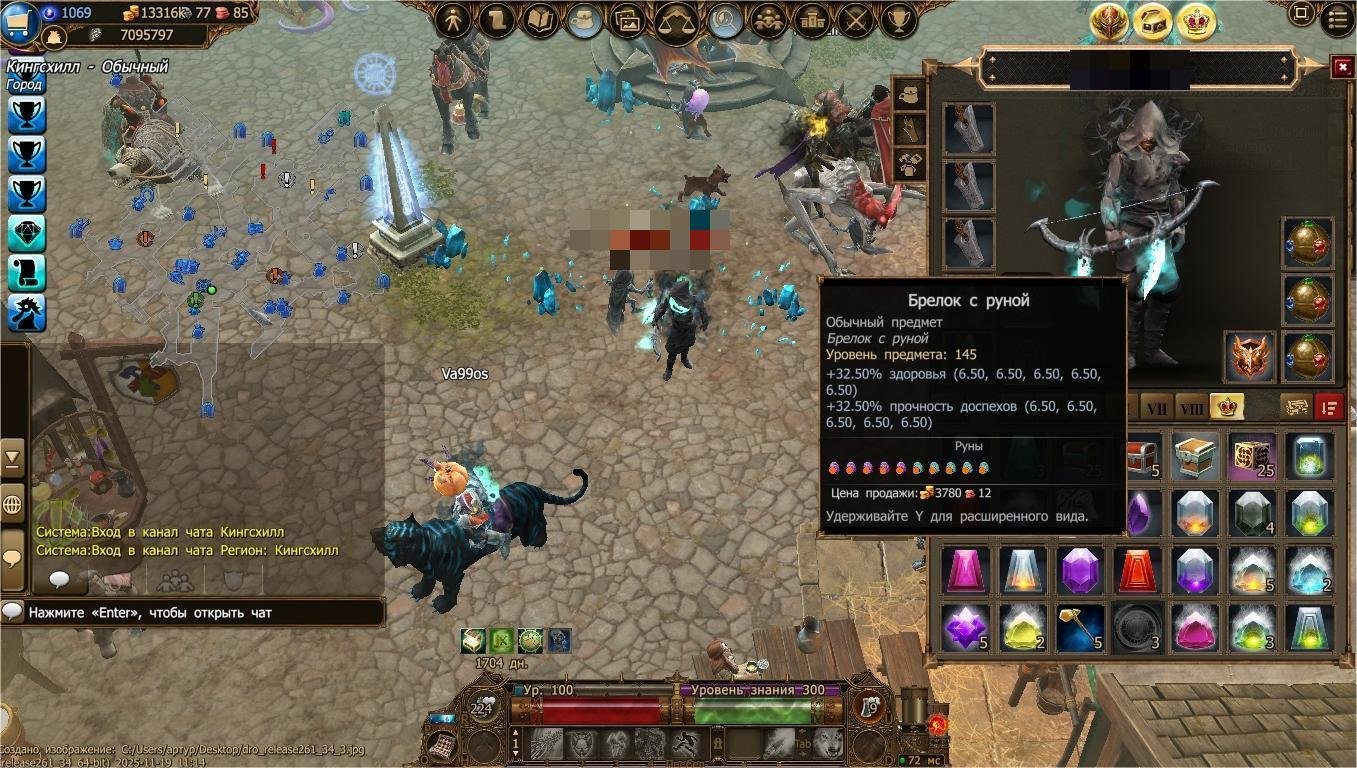1357x768 pixels.
Task: Toggle fullscreen window mode button
Action: click(1301, 14)
